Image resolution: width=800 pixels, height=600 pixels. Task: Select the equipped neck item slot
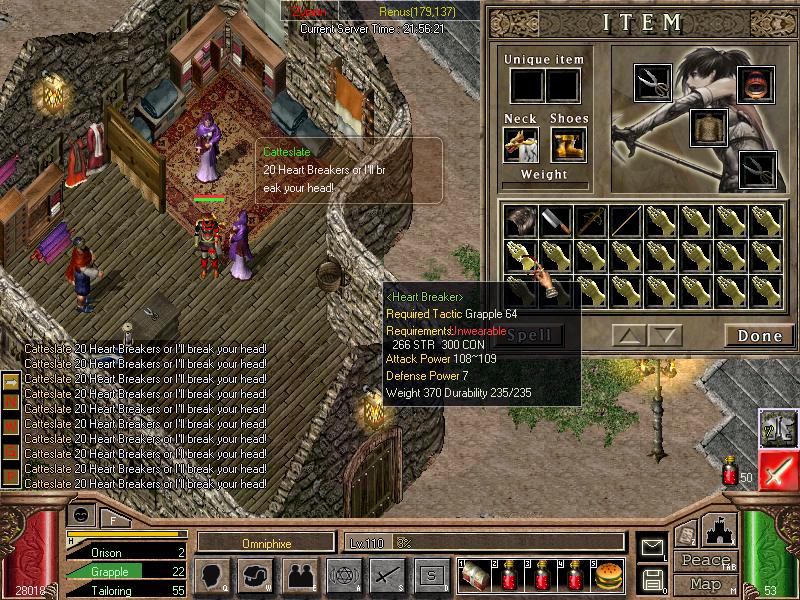pyautogui.click(x=521, y=145)
